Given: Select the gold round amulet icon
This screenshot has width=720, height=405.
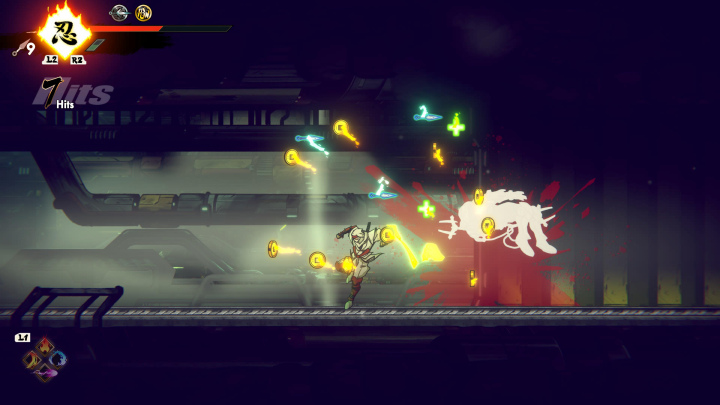Looking at the screenshot, I should point(143,13).
